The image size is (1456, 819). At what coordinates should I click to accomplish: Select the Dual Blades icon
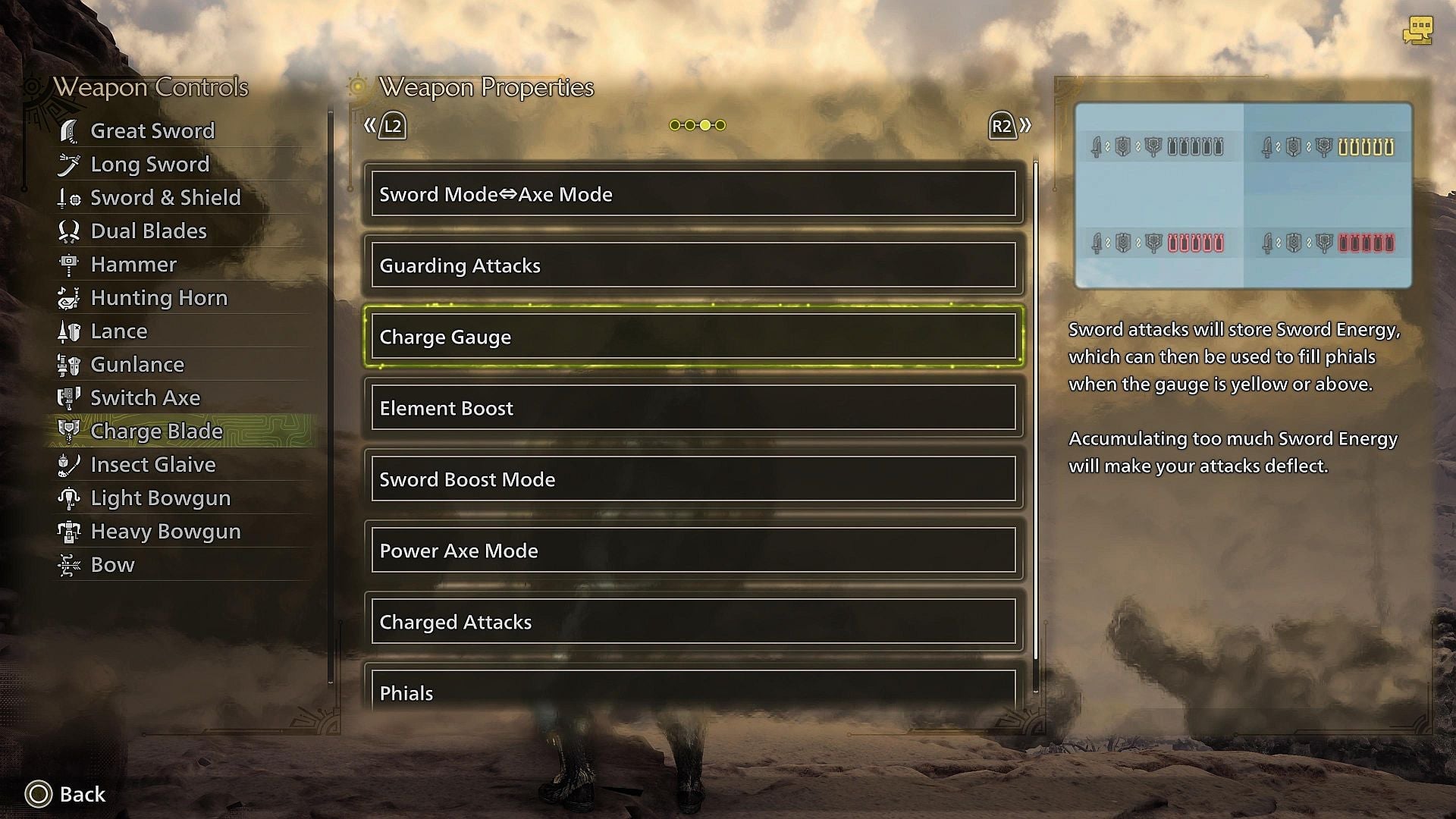pos(71,231)
